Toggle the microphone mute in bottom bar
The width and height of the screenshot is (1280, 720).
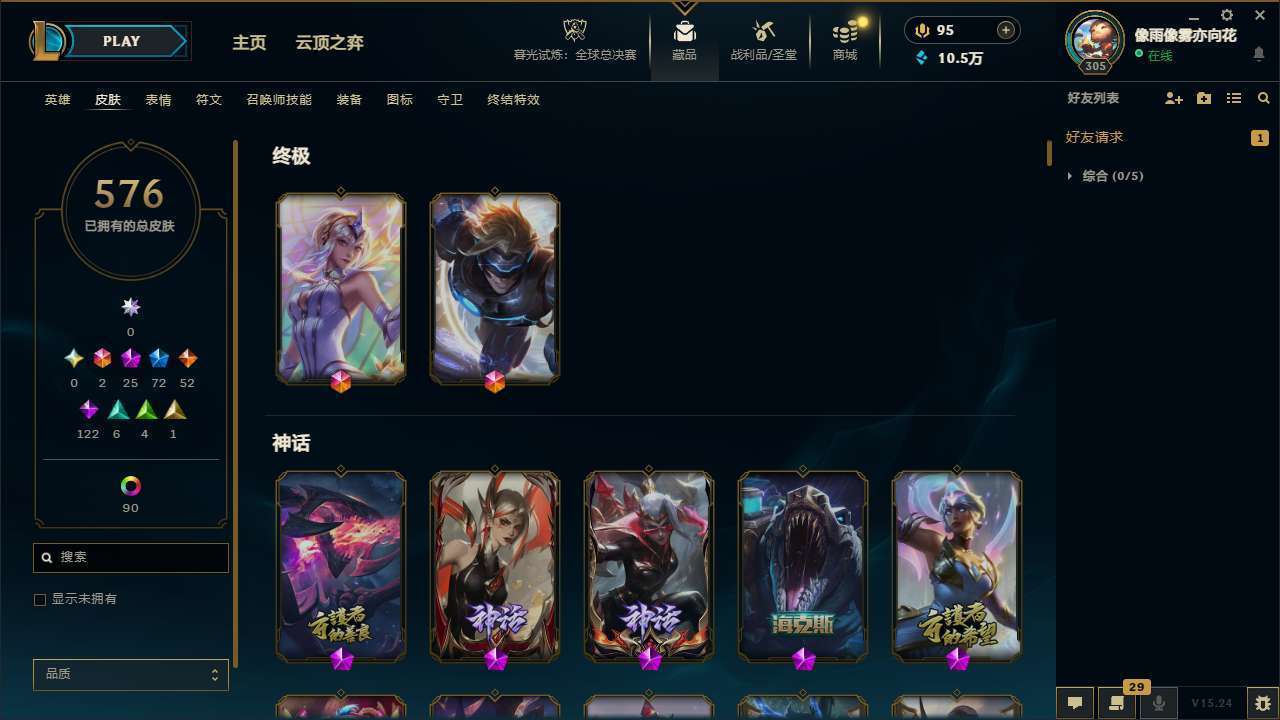point(1158,703)
